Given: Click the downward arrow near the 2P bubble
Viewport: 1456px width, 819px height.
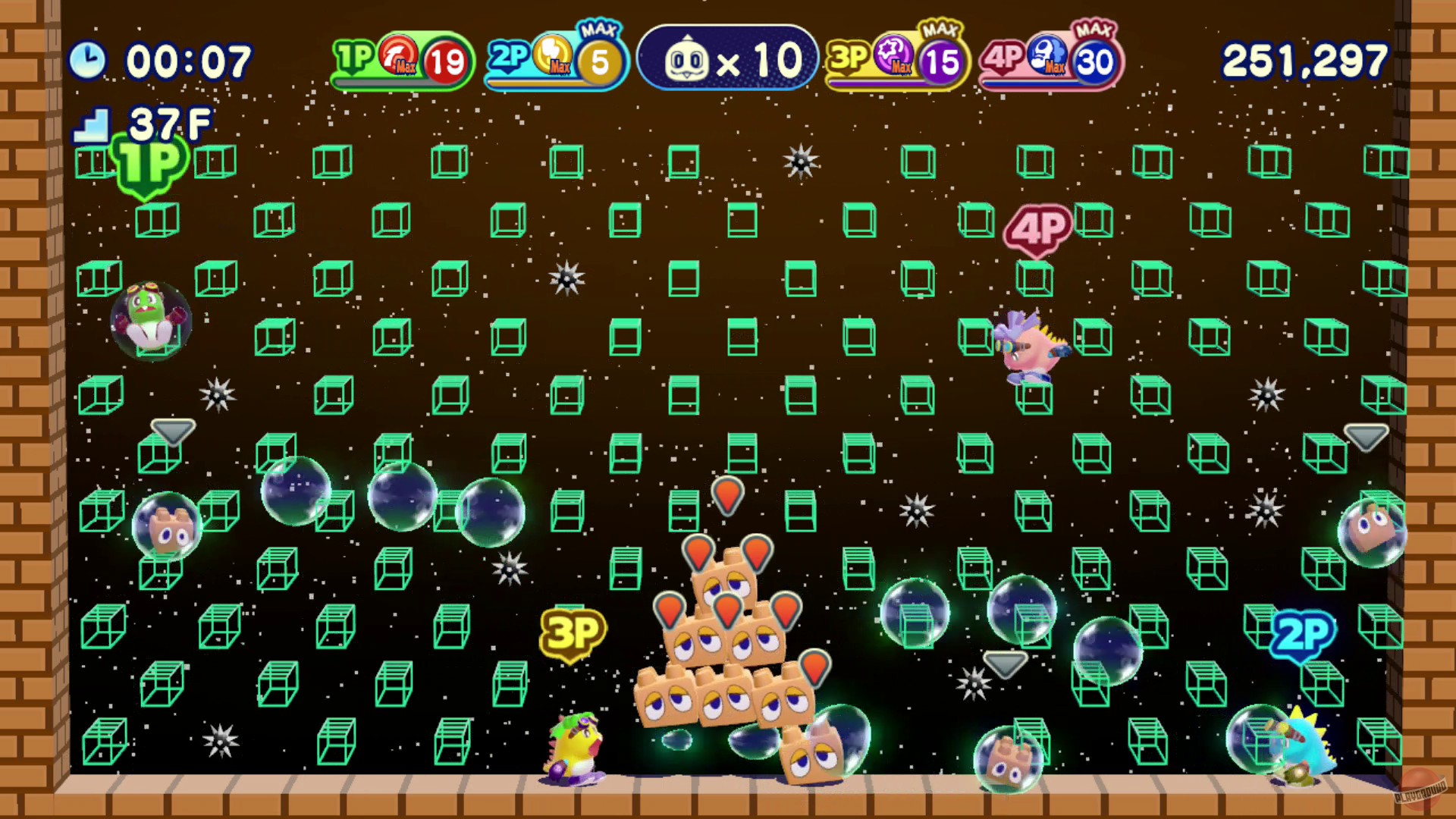Looking at the screenshot, I should 1006,664.
